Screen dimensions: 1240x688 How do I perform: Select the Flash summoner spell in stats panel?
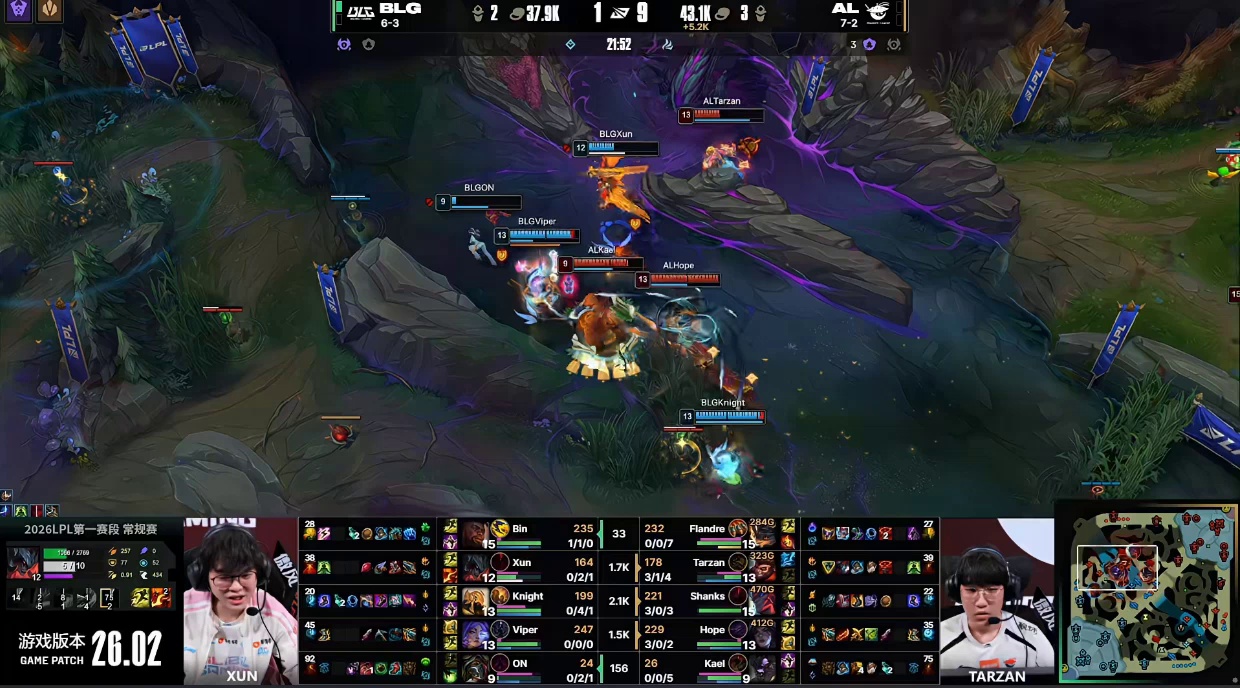[139, 598]
